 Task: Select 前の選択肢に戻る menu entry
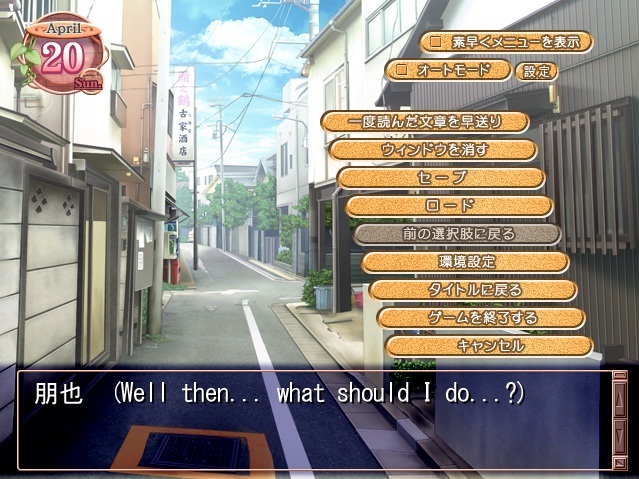[x=457, y=234]
